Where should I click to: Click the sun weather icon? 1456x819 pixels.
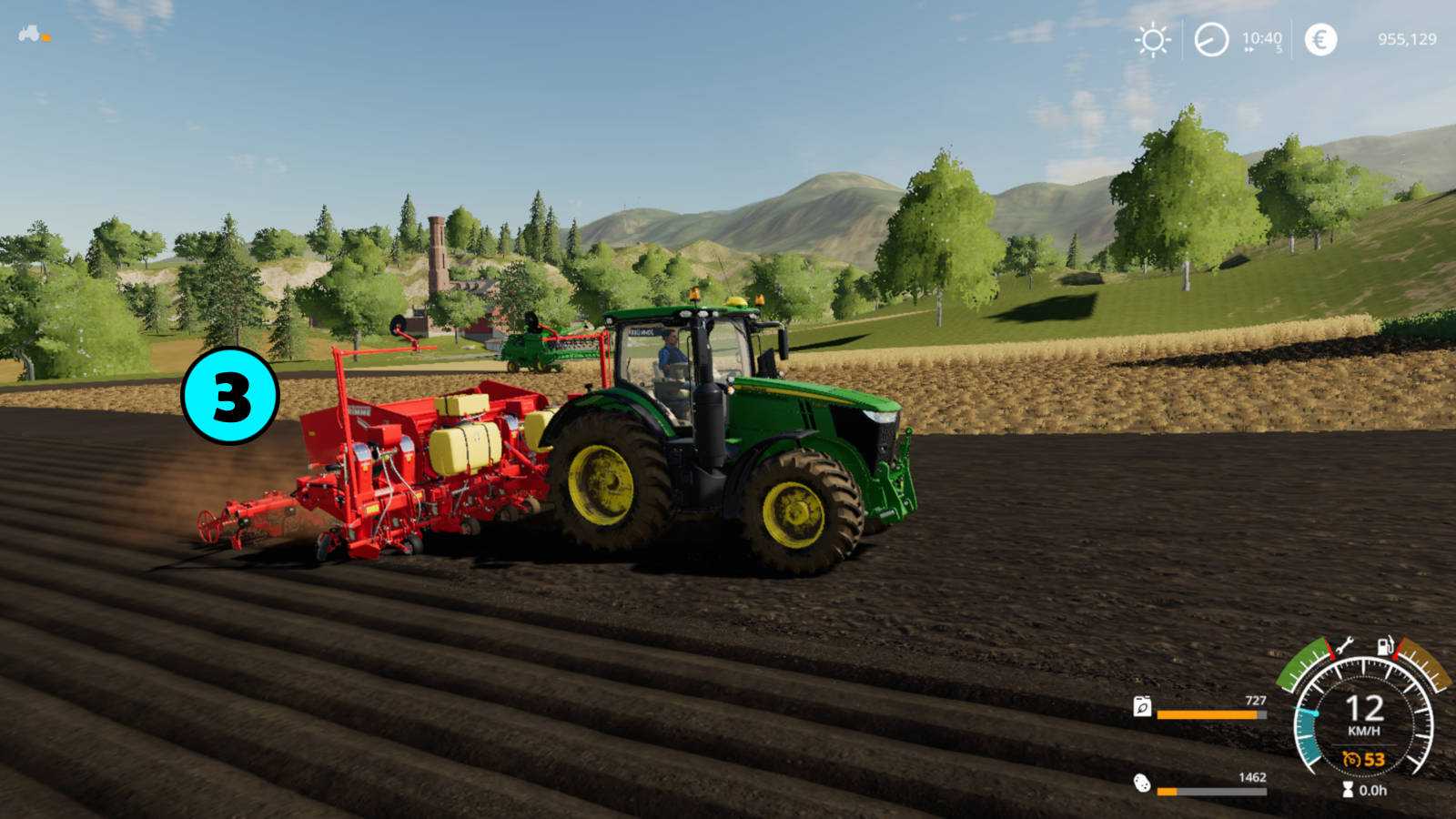click(1153, 40)
